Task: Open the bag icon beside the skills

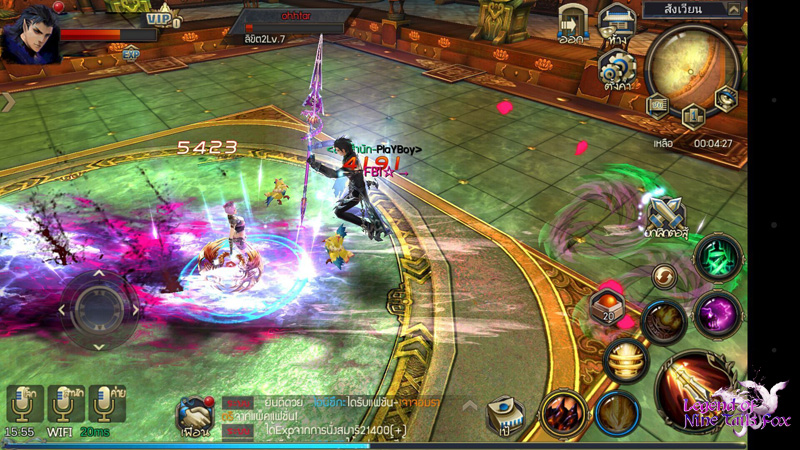Action: [x=505, y=415]
